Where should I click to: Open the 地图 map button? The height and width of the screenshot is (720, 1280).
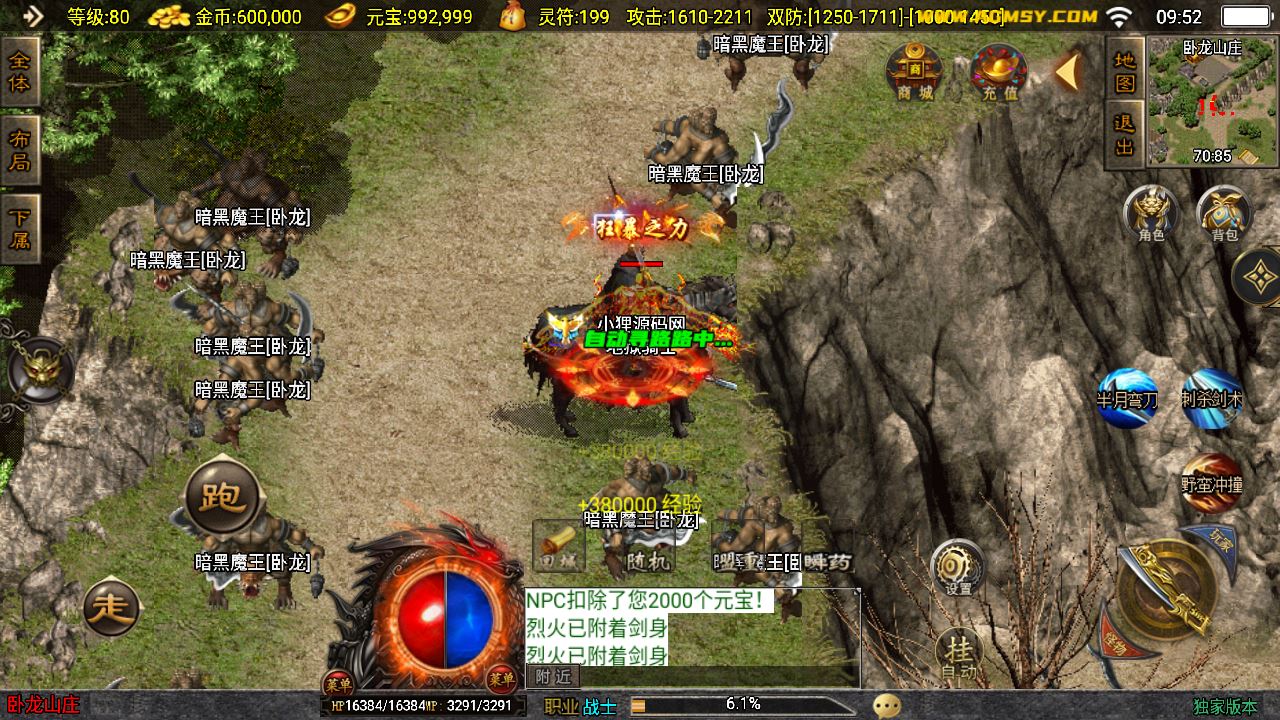[x=1125, y=70]
